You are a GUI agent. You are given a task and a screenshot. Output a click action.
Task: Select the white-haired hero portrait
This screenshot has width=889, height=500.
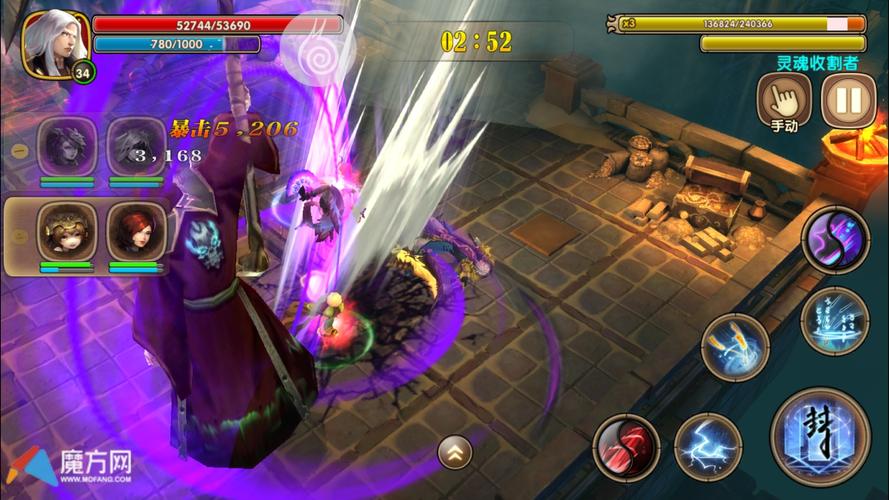pyautogui.click(x=55, y=43)
